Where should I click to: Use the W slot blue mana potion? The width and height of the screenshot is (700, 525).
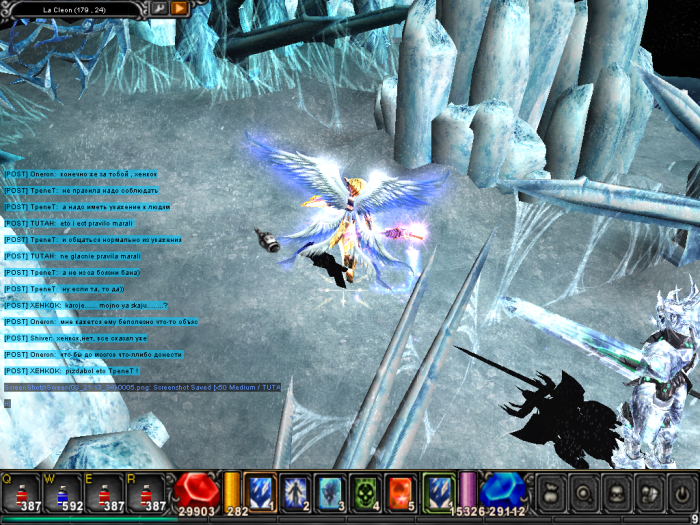tap(63, 492)
